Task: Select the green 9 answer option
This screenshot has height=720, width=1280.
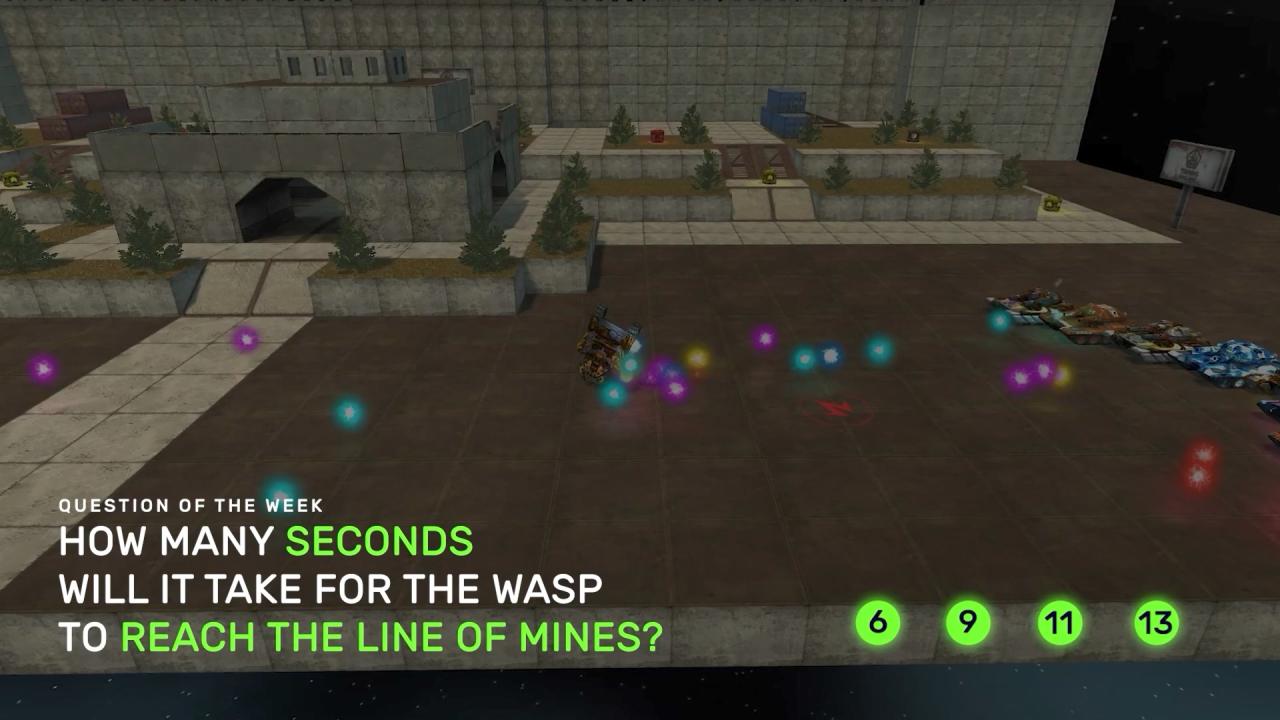Action: (x=967, y=623)
